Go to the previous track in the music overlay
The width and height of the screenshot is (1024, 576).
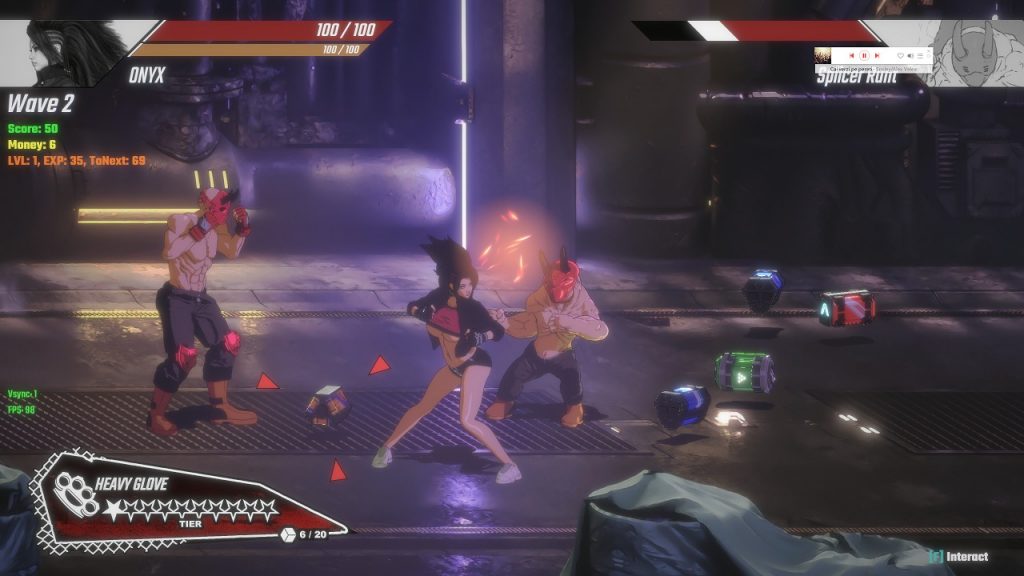coord(851,56)
